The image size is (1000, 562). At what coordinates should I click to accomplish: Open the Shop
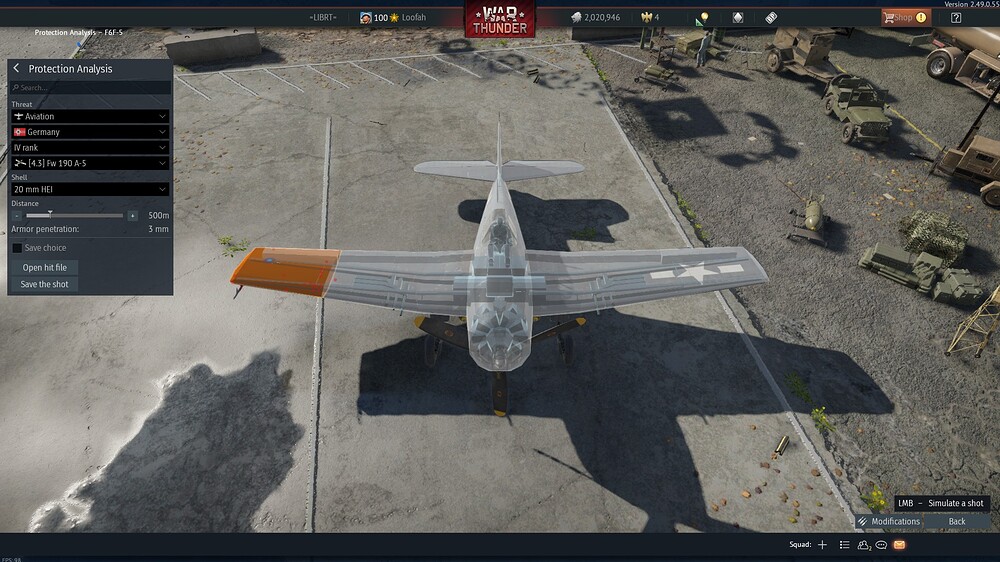click(x=904, y=17)
